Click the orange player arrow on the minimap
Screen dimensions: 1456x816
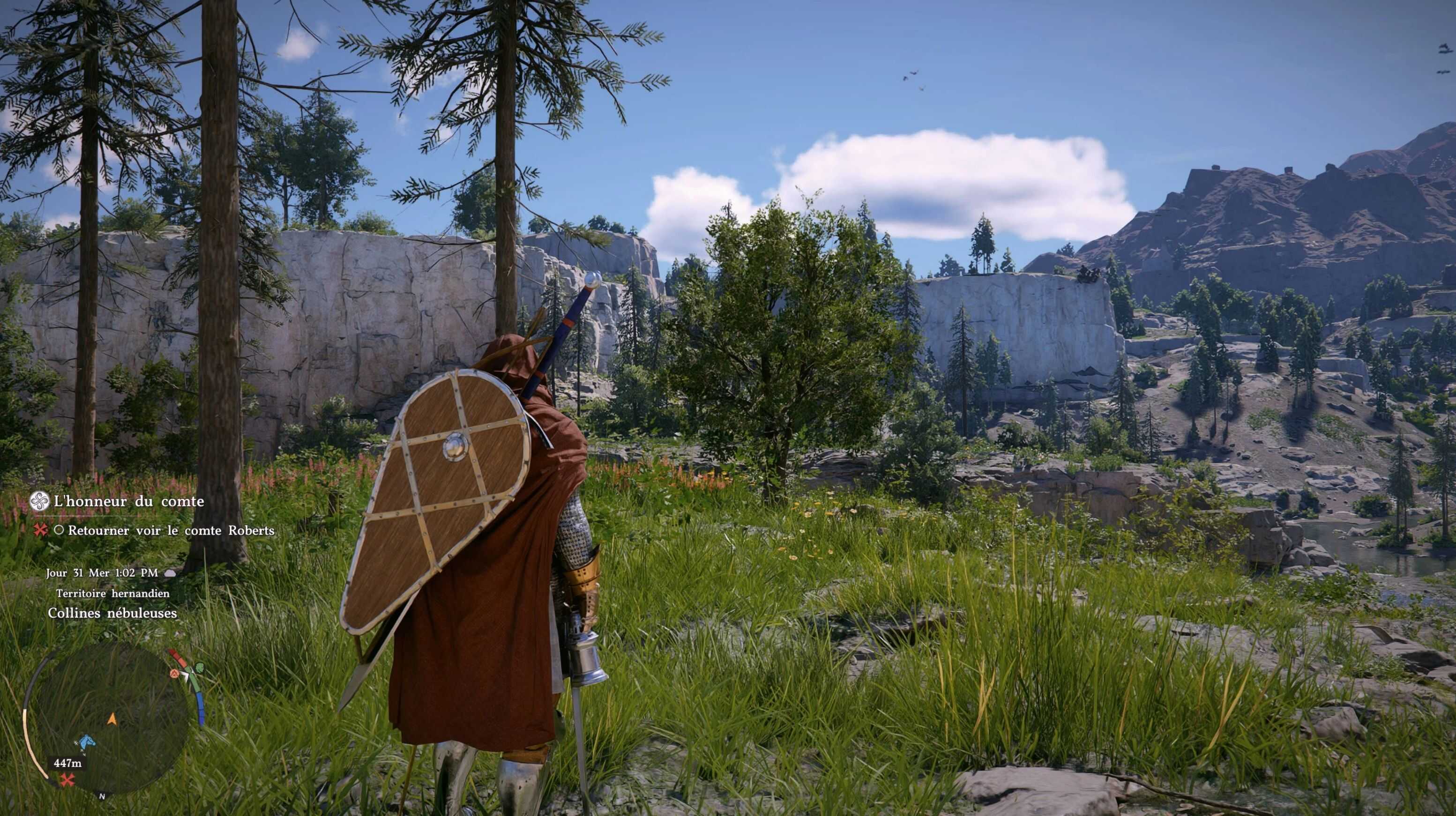(x=112, y=719)
